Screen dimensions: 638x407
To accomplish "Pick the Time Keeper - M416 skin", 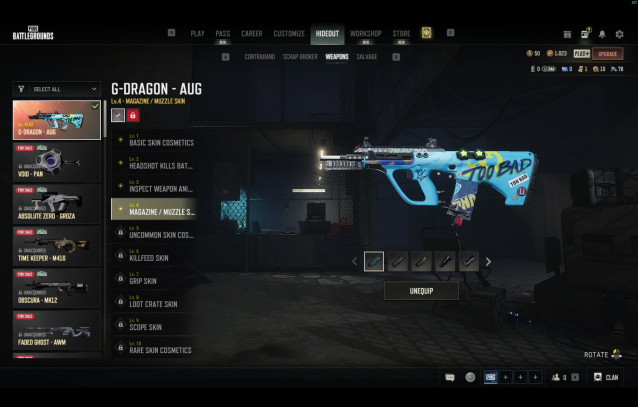I will pyautogui.click(x=56, y=247).
